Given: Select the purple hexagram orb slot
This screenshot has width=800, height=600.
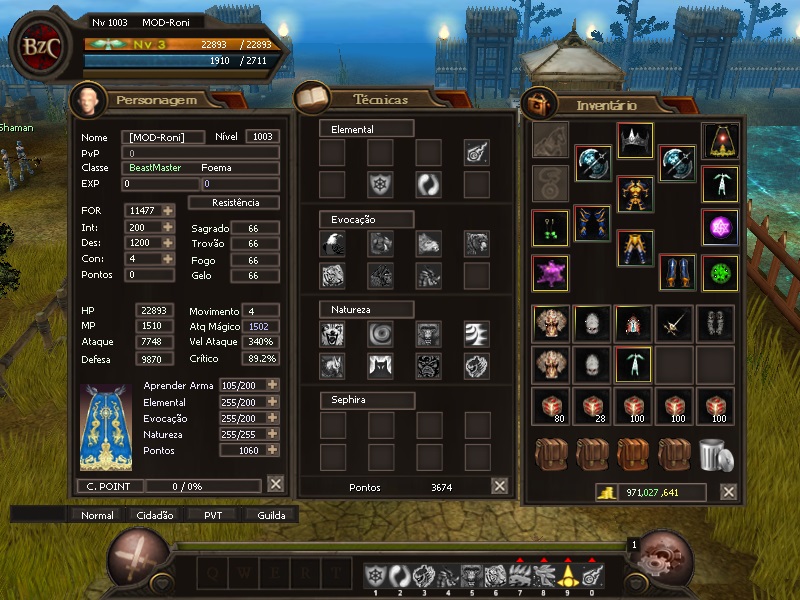Looking at the screenshot, I should (720, 228).
